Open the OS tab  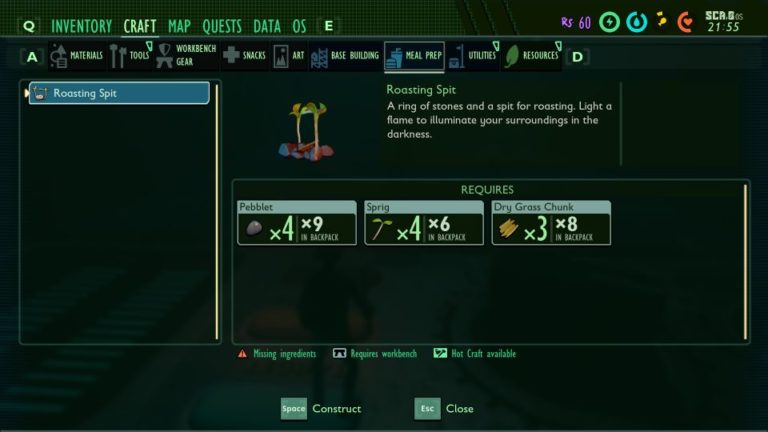click(300, 26)
